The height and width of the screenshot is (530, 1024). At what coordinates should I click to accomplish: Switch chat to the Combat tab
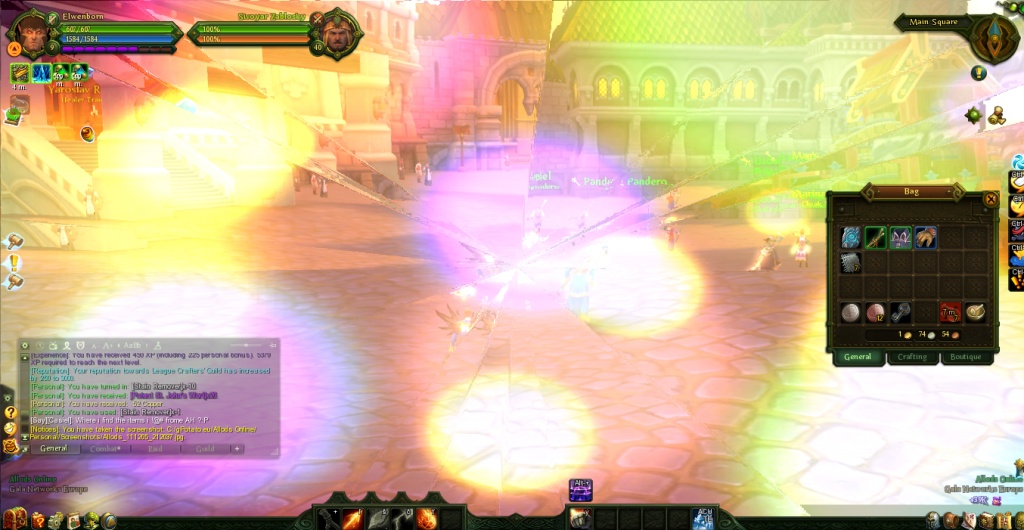click(107, 449)
